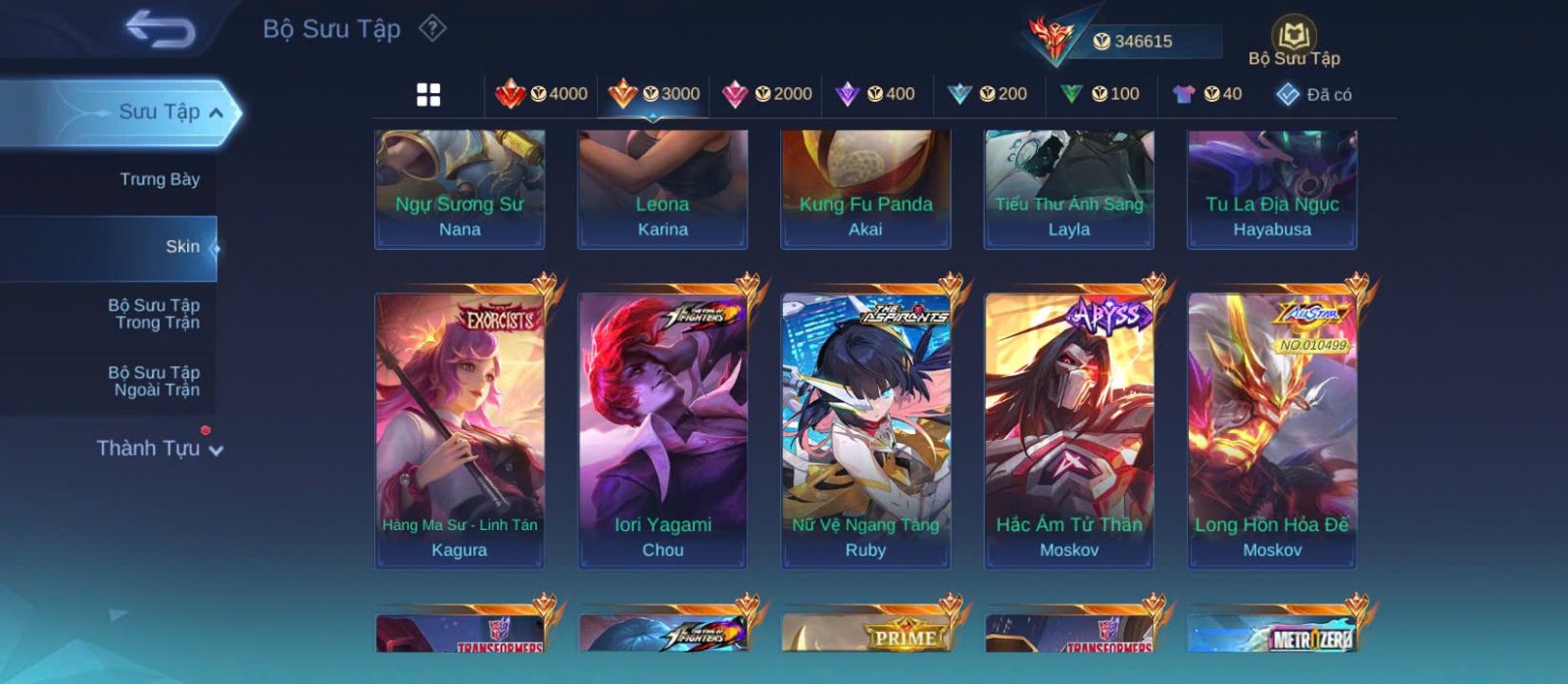Screen dimensions: 1568x684
Task: Select Chou's Iori Yagami skin card
Action: pos(662,427)
